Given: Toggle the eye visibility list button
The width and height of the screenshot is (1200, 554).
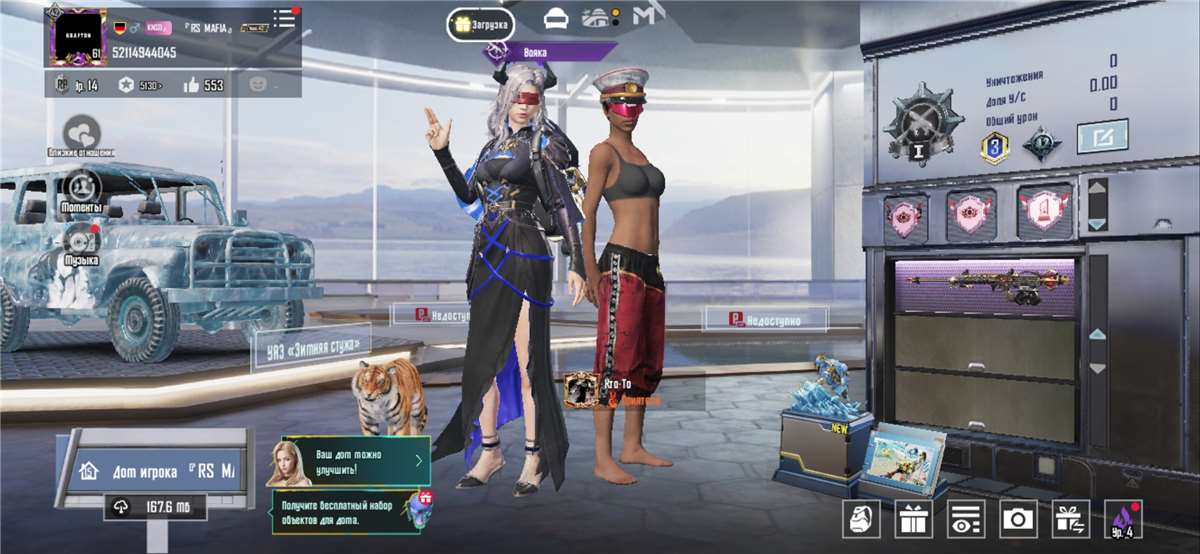Looking at the screenshot, I should [x=966, y=518].
